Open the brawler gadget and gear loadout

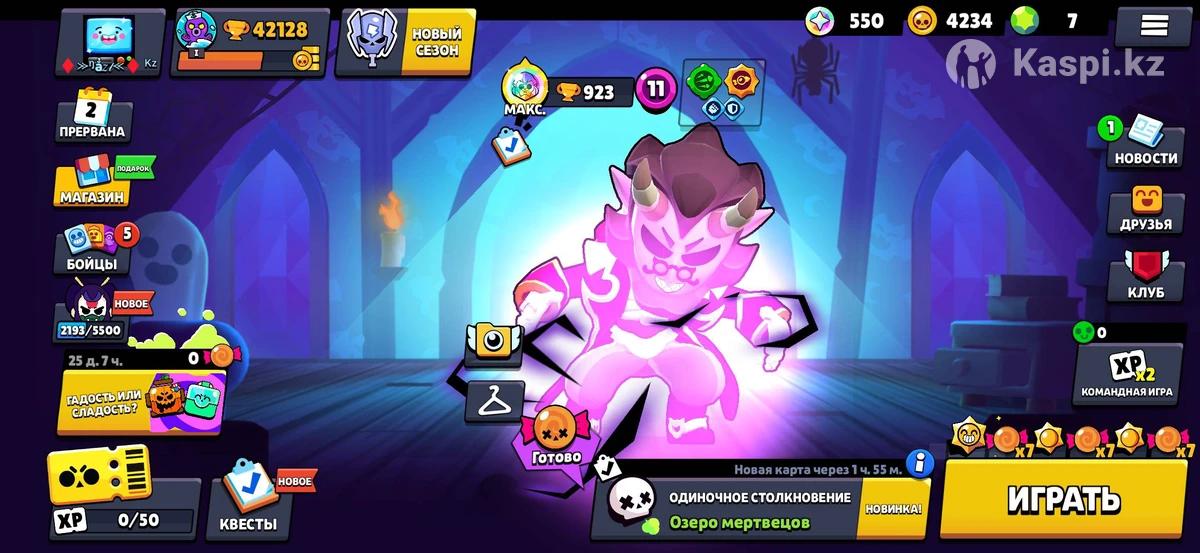[722, 92]
